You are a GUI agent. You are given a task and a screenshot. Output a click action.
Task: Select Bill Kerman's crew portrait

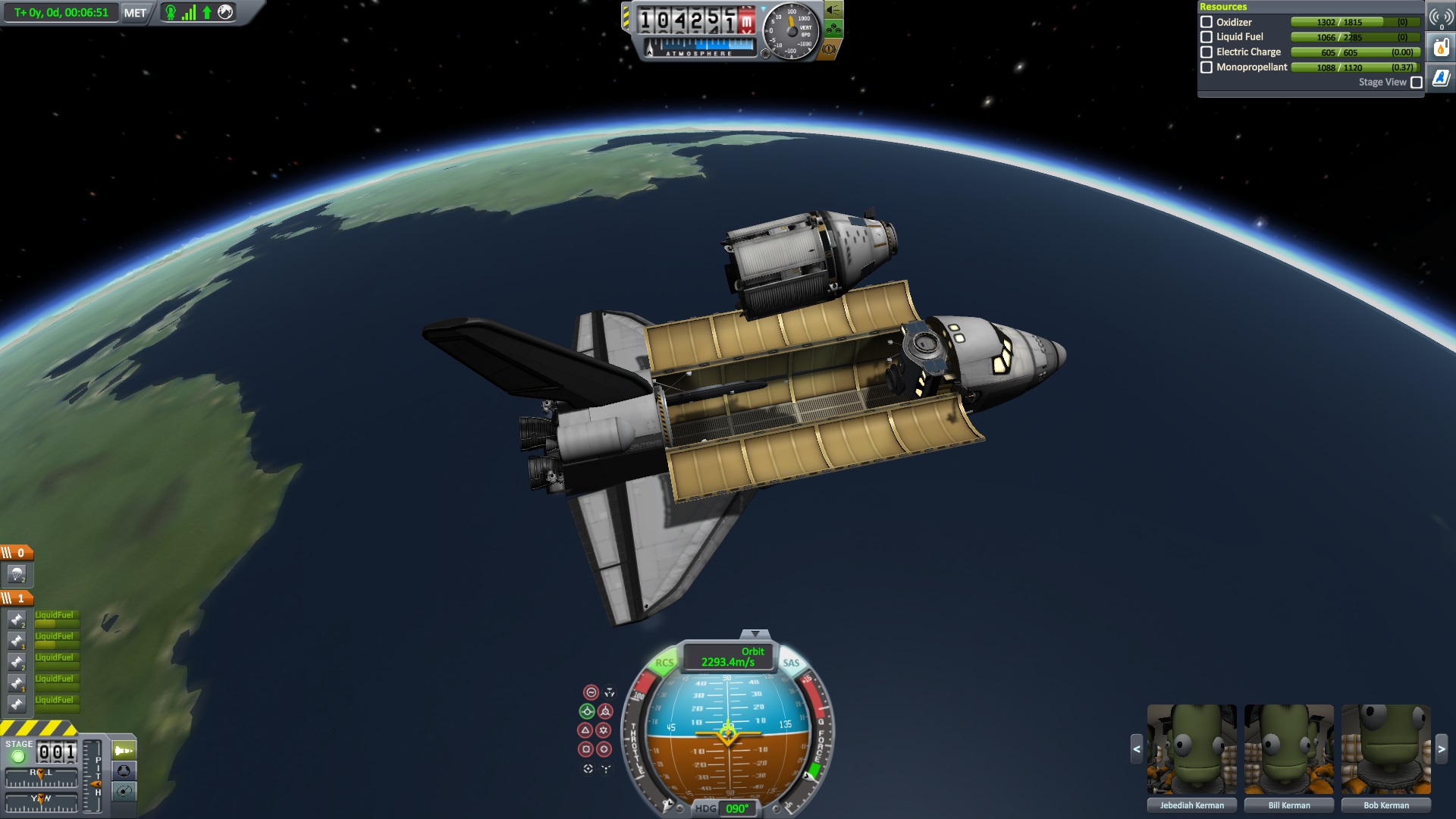click(x=1288, y=750)
